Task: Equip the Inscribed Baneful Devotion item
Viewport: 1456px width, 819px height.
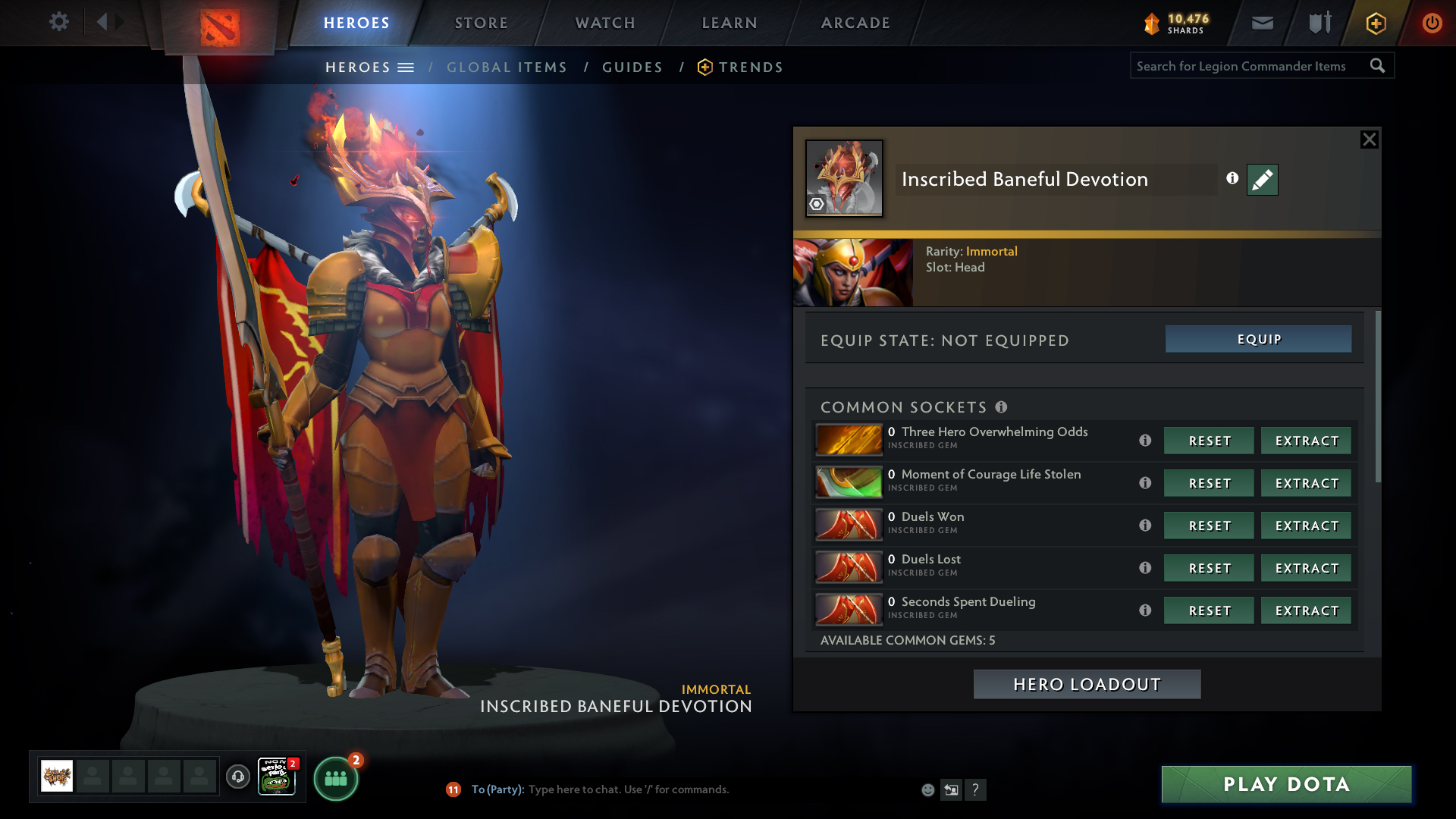Action: pos(1258,339)
